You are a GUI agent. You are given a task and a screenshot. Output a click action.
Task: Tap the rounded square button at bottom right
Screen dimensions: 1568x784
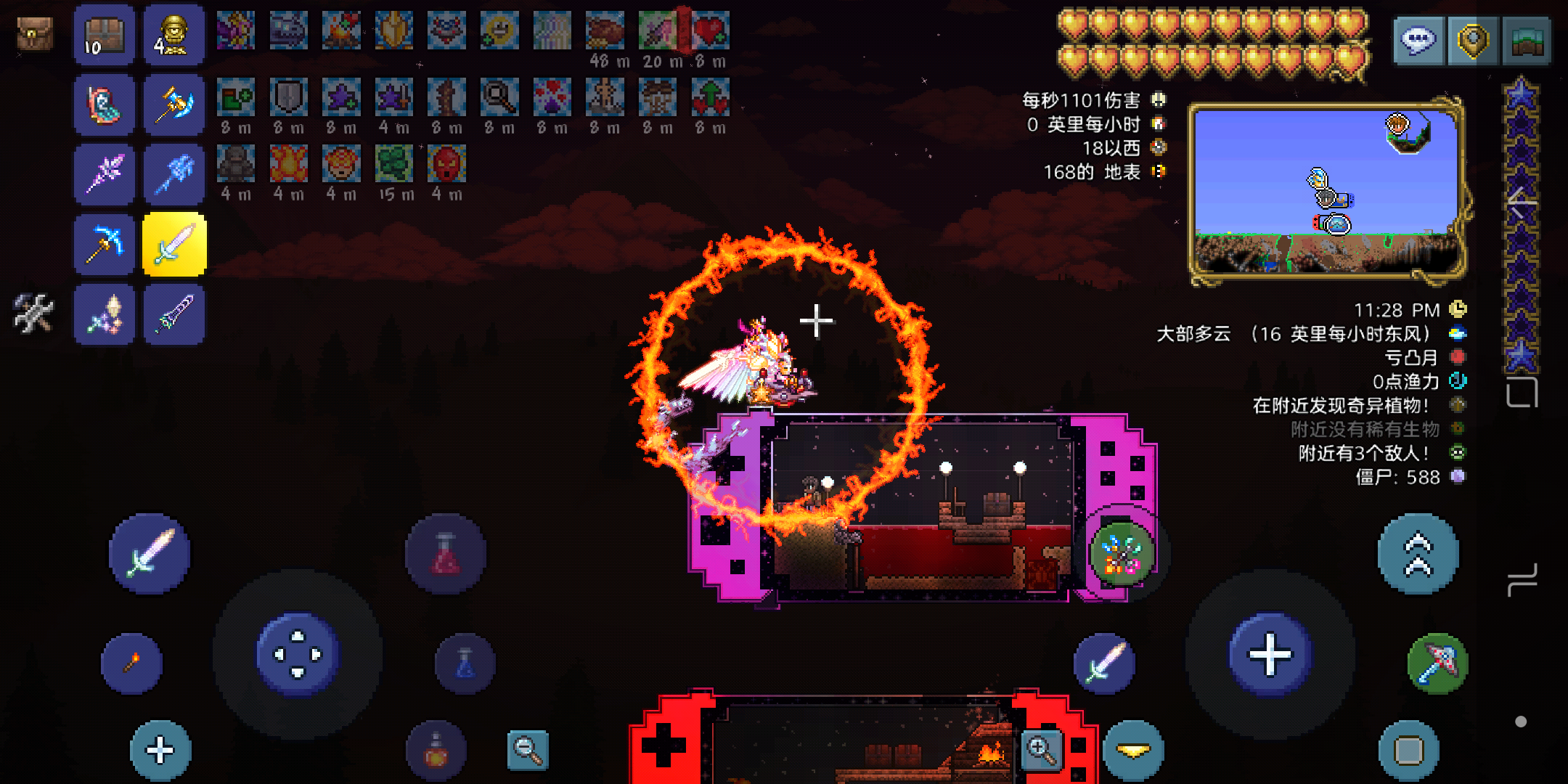coord(1408,750)
